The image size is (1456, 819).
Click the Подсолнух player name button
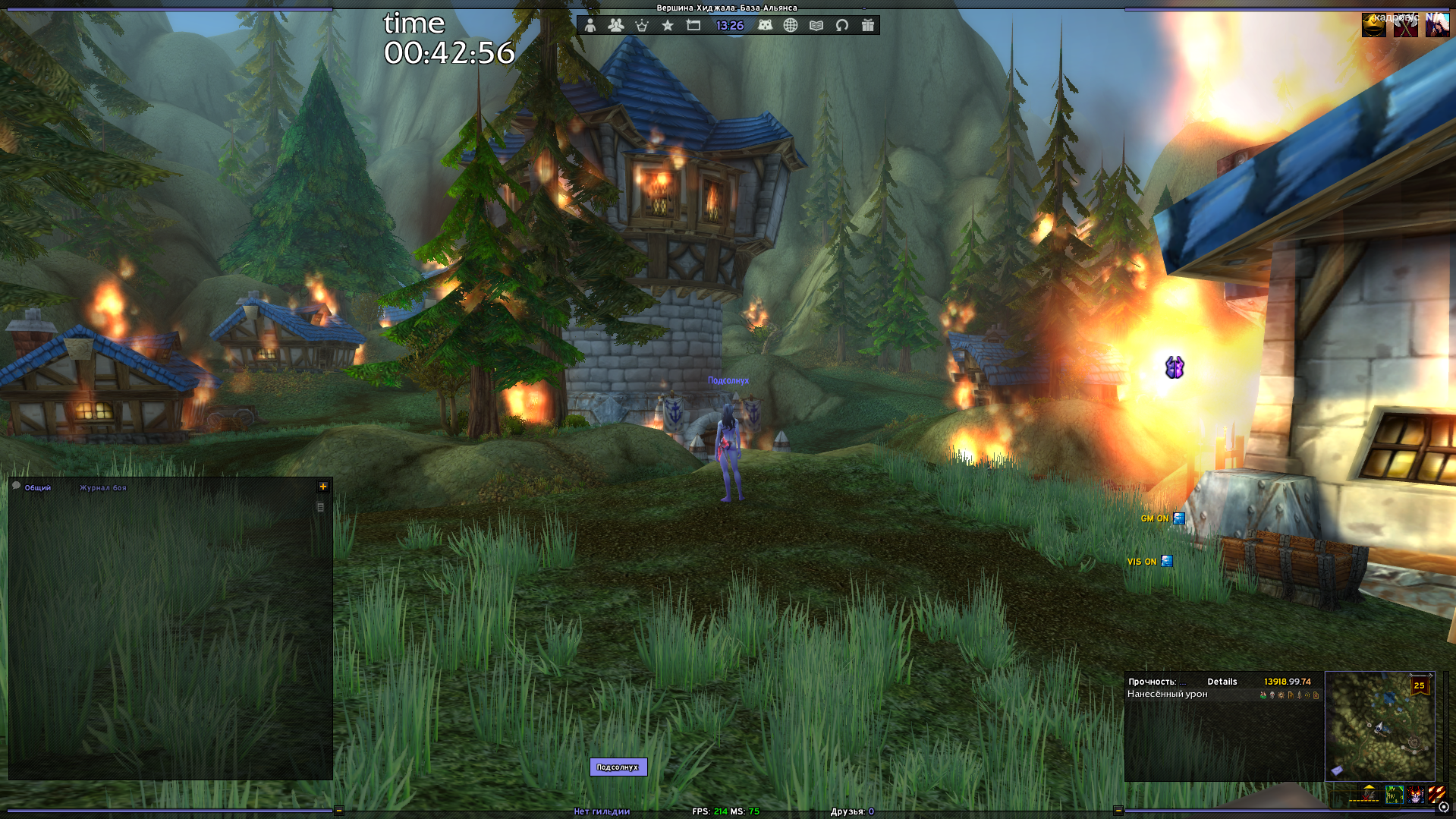[x=618, y=767]
